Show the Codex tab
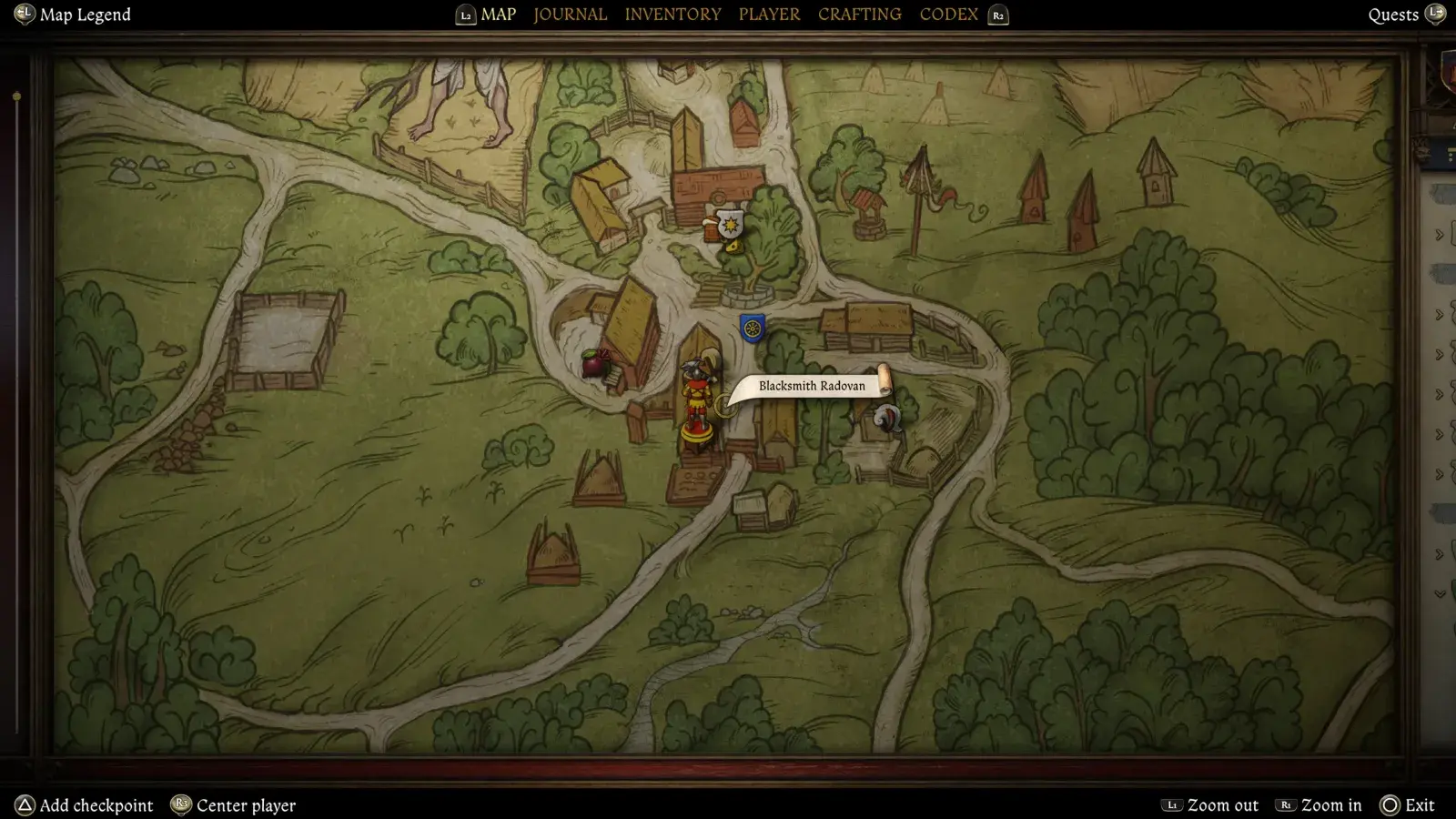 pyautogui.click(x=948, y=15)
